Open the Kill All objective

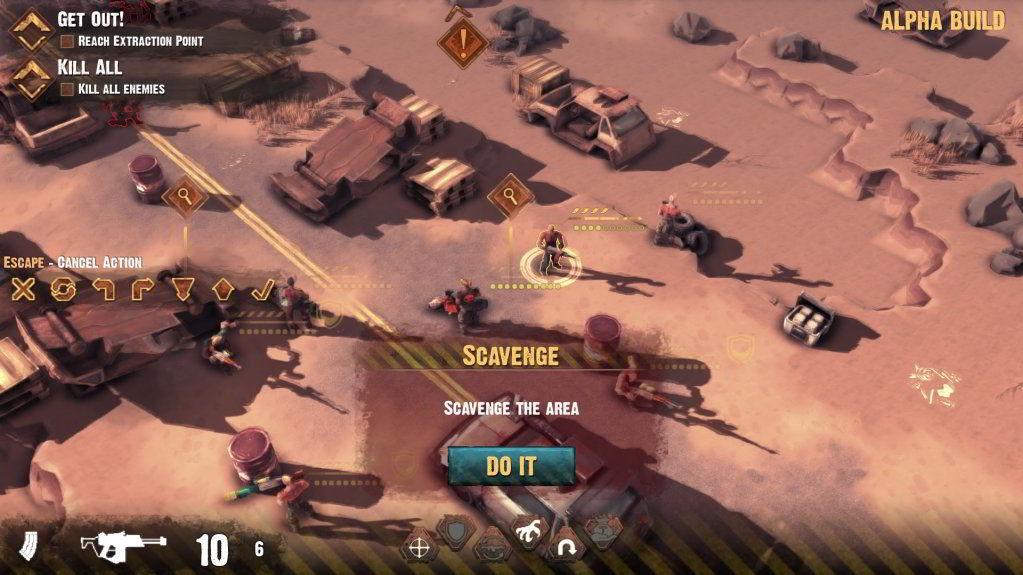[90, 67]
